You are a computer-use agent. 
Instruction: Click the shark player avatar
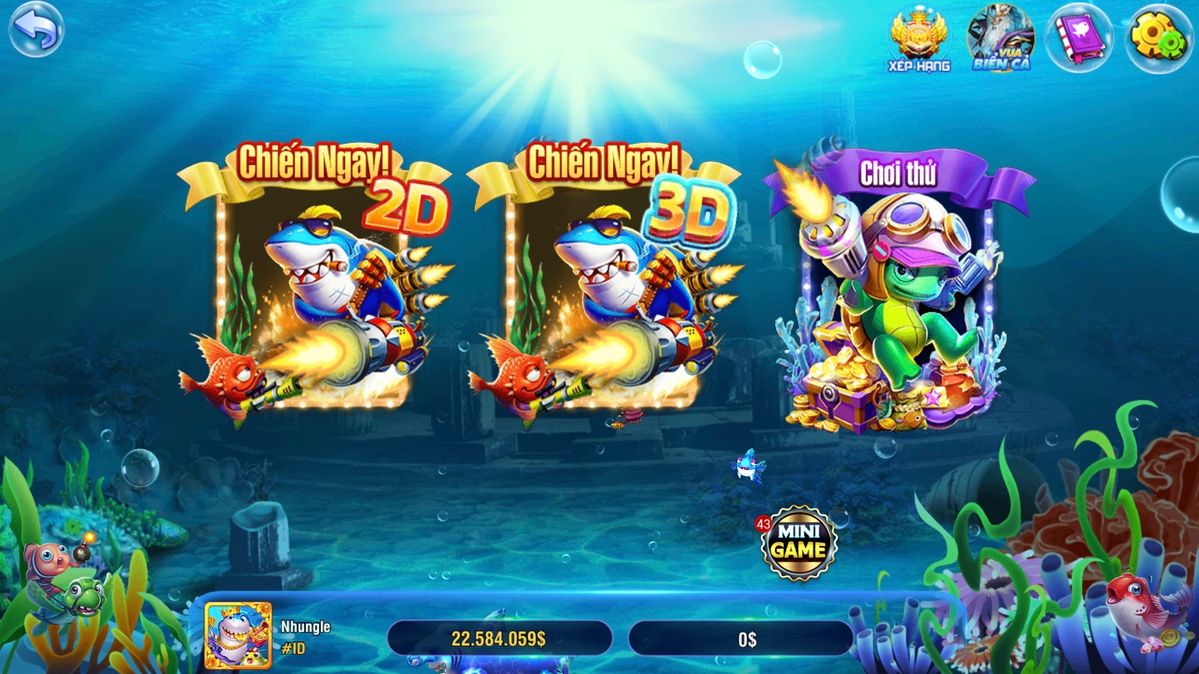[237, 635]
